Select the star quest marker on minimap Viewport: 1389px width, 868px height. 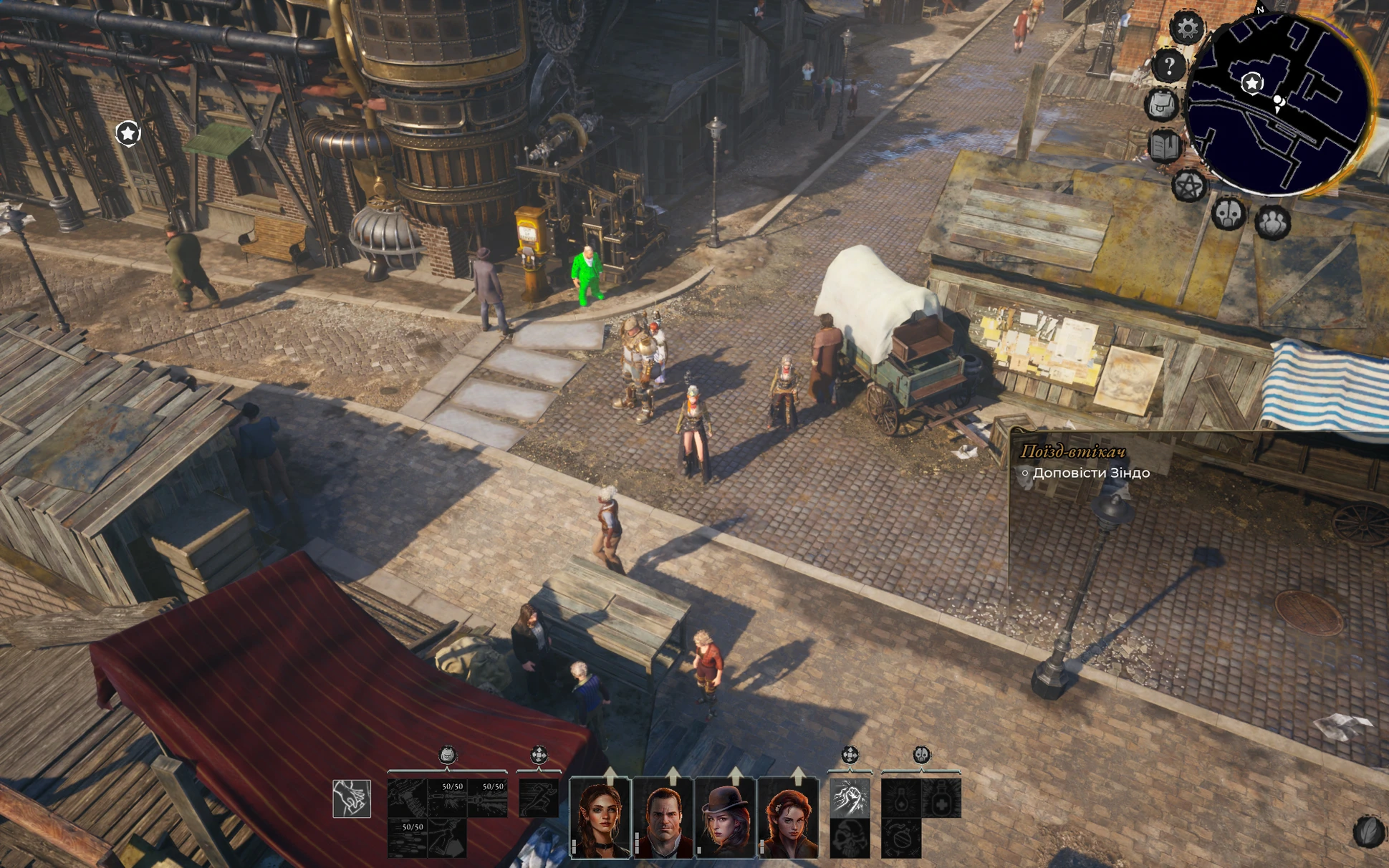(1251, 84)
